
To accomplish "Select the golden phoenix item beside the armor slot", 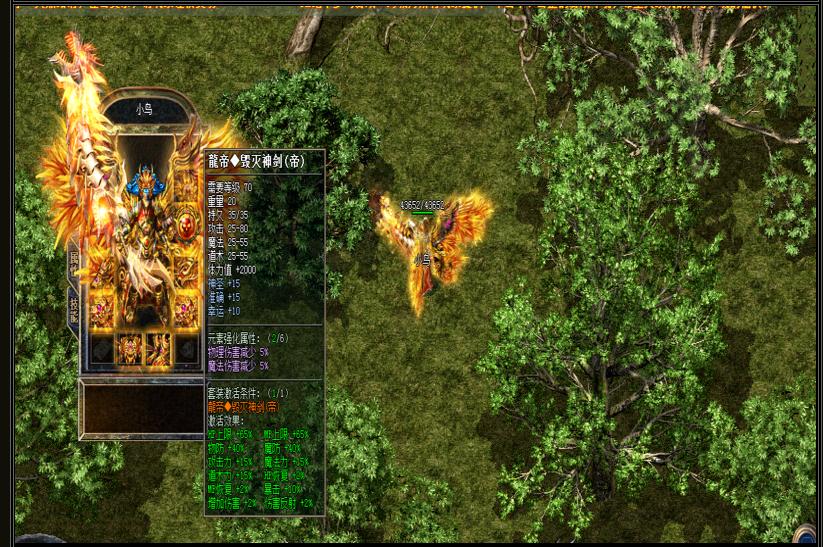I will coord(159,349).
